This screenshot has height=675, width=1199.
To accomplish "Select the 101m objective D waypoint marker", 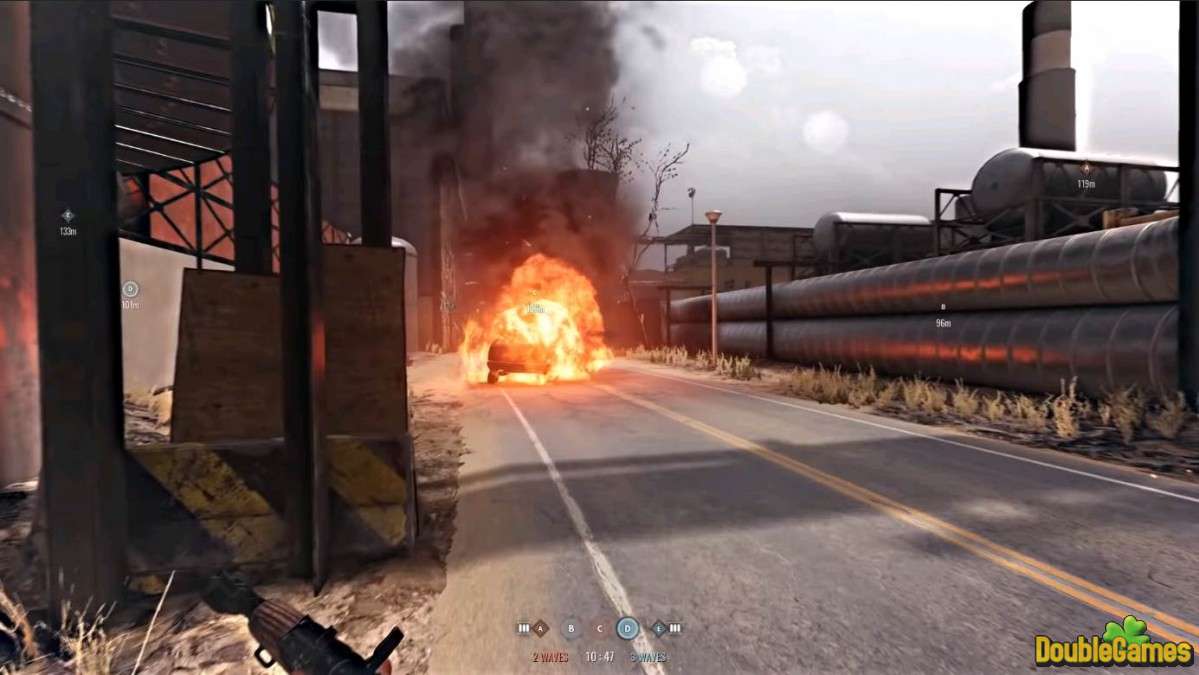I will (130, 289).
